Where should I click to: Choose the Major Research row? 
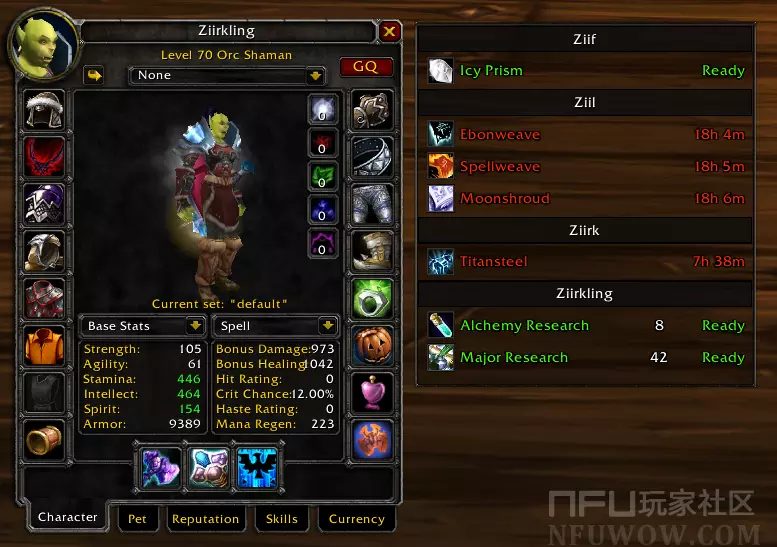[x=585, y=357]
